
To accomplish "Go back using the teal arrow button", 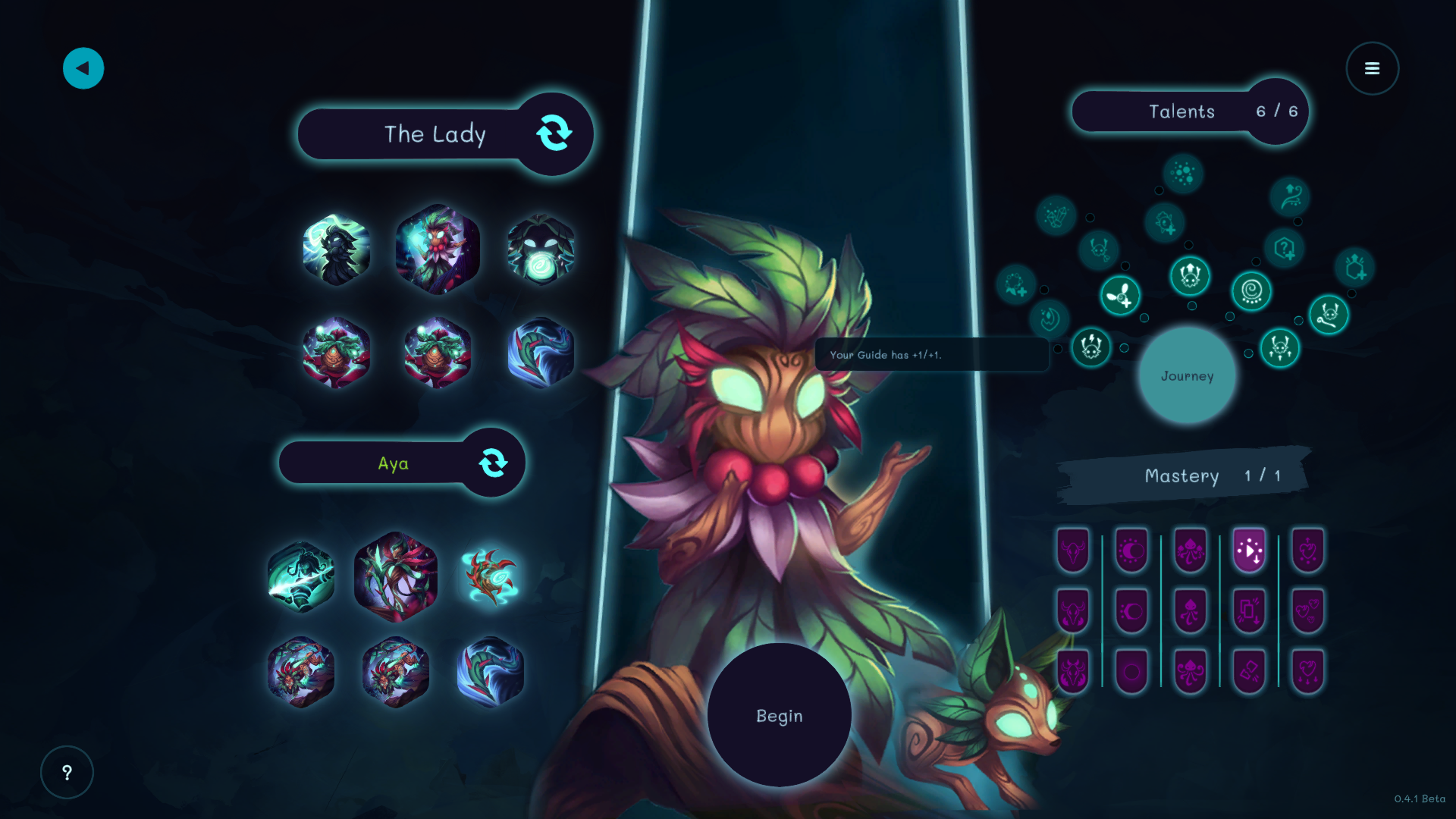I will (83, 68).
